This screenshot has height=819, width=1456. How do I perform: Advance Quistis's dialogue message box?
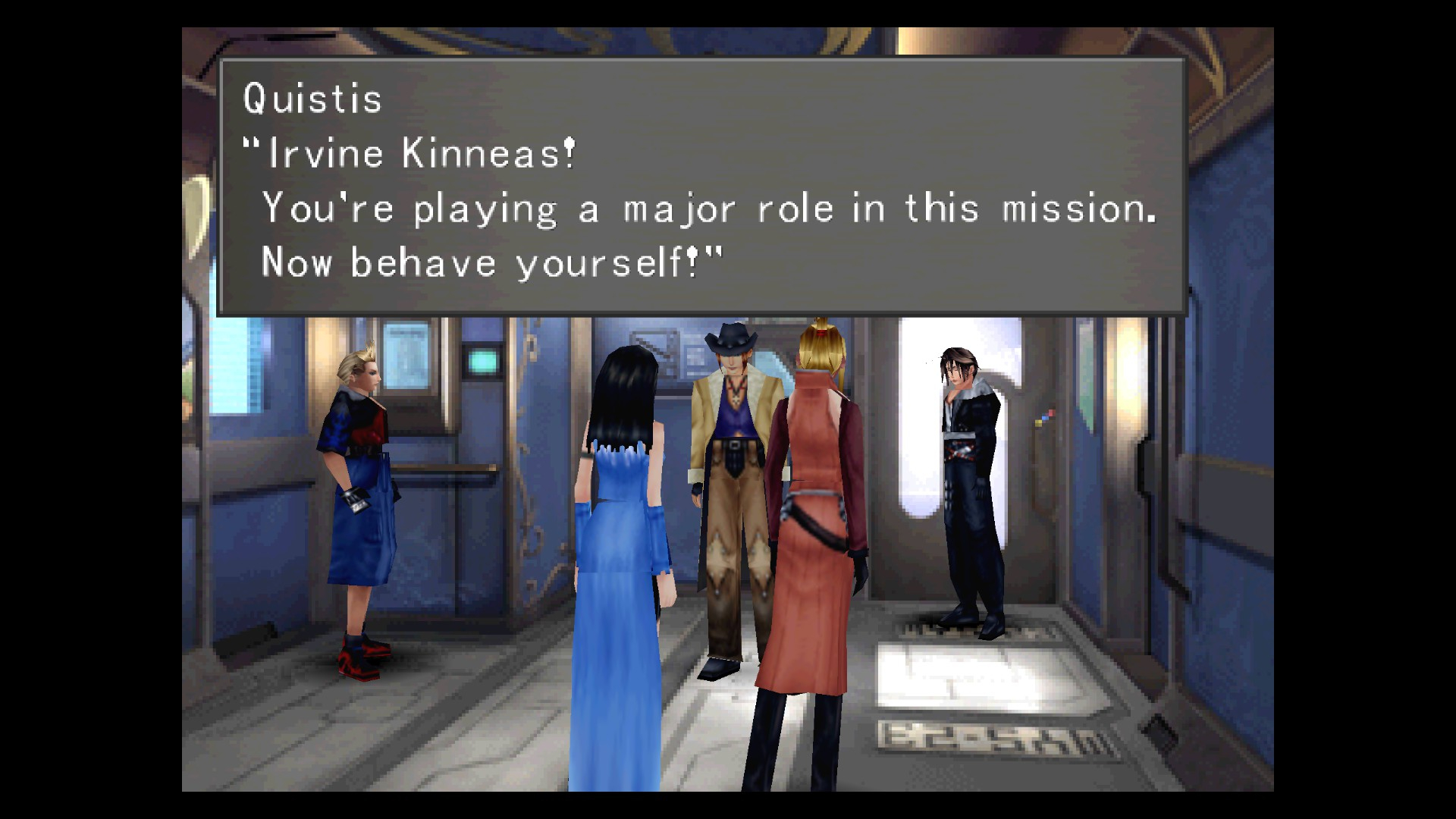pos(701,186)
